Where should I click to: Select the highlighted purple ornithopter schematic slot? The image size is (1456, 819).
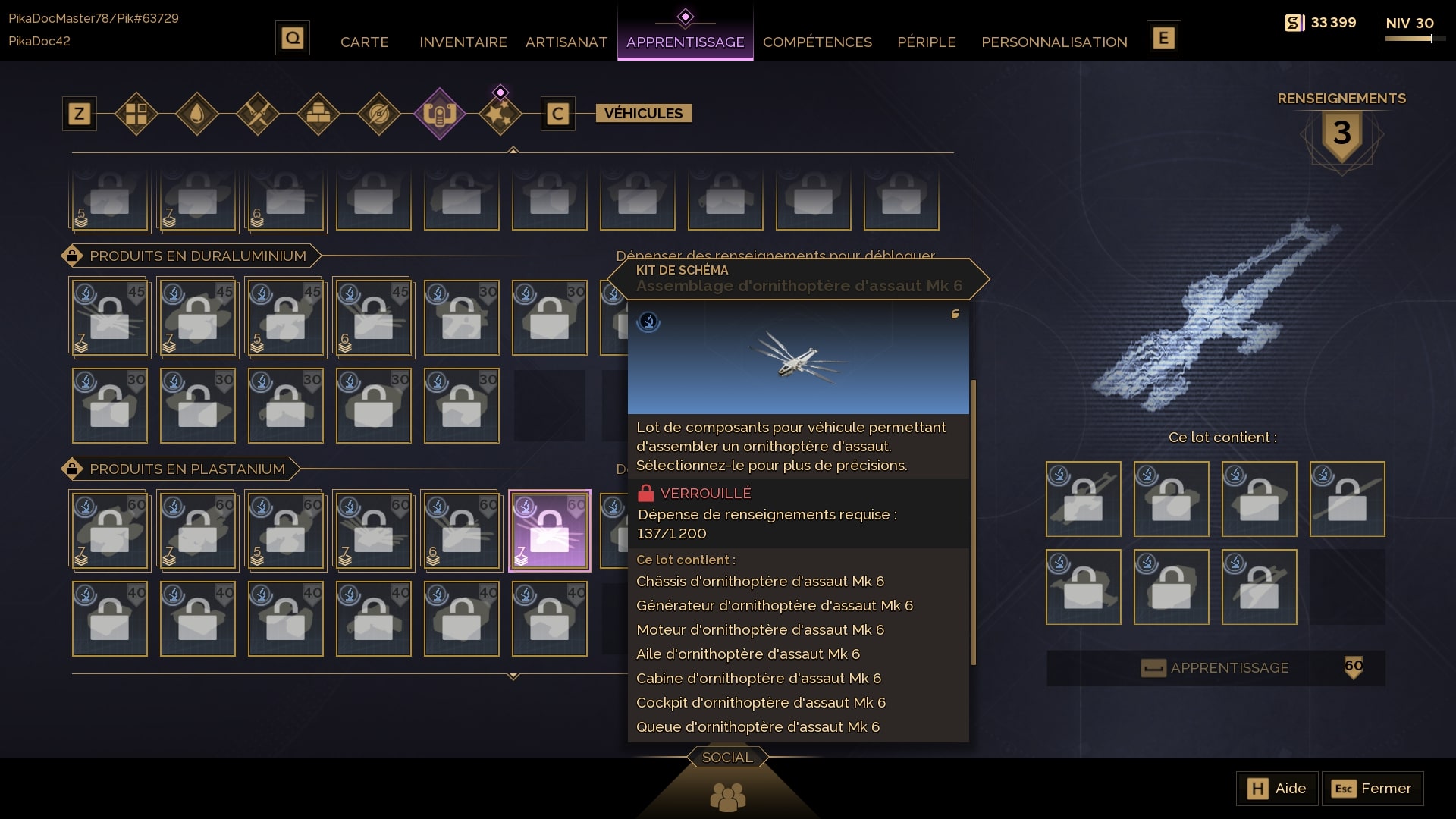[x=550, y=530]
